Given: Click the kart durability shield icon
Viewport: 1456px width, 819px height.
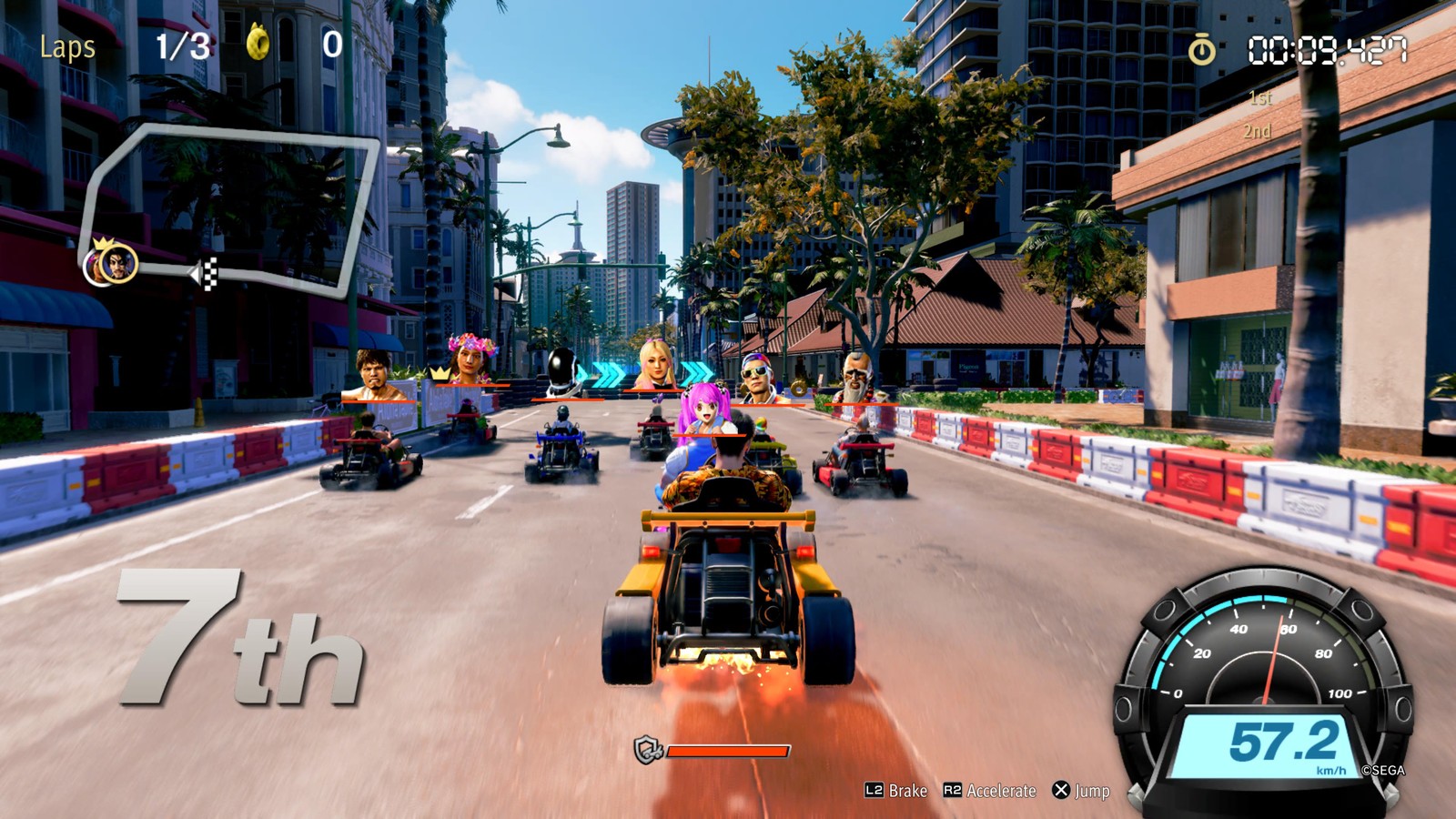Looking at the screenshot, I should [647, 751].
